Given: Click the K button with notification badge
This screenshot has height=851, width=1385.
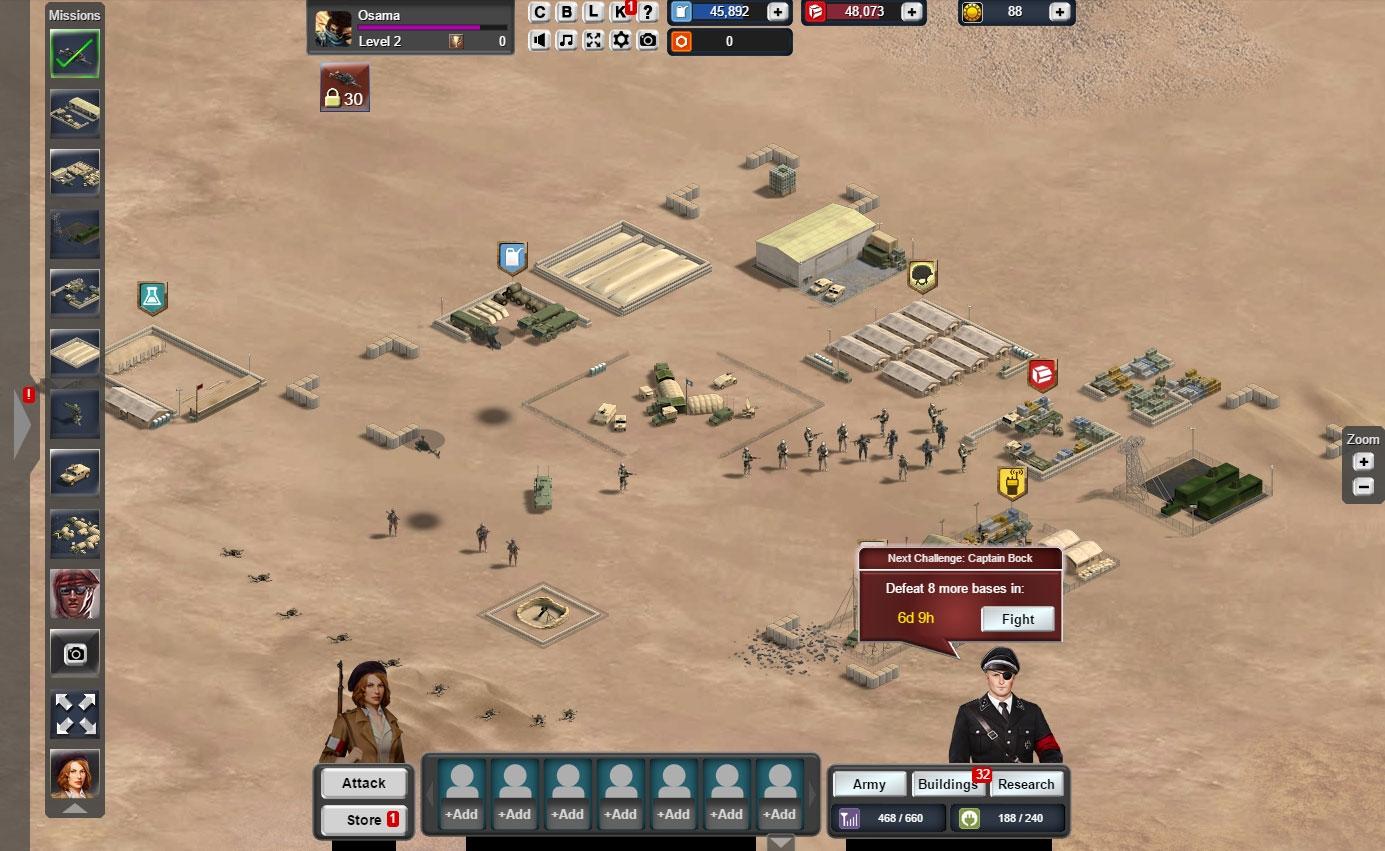Looking at the screenshot, I should tap(621, 12).
